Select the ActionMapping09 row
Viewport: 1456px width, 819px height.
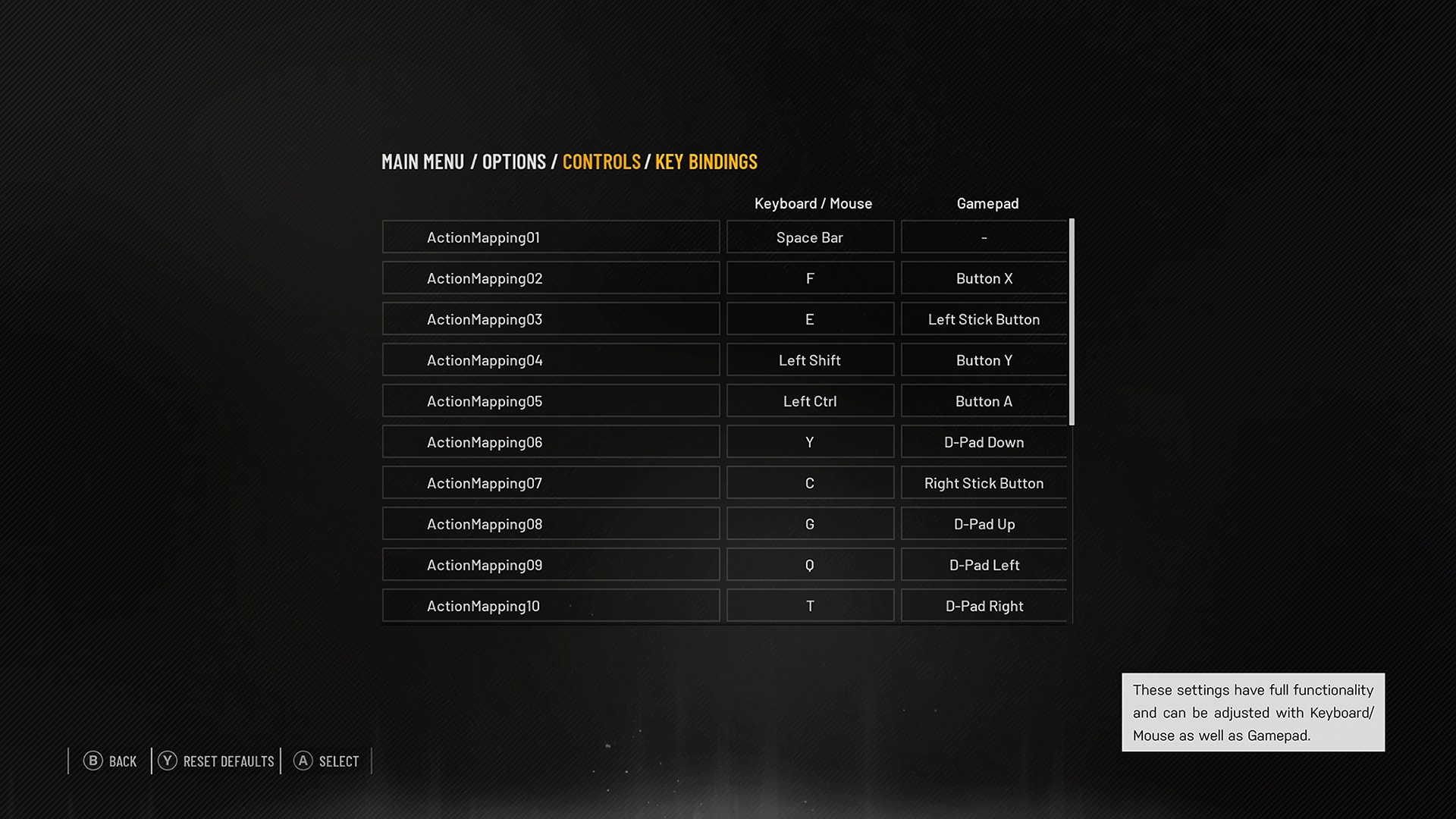point(551,564)
